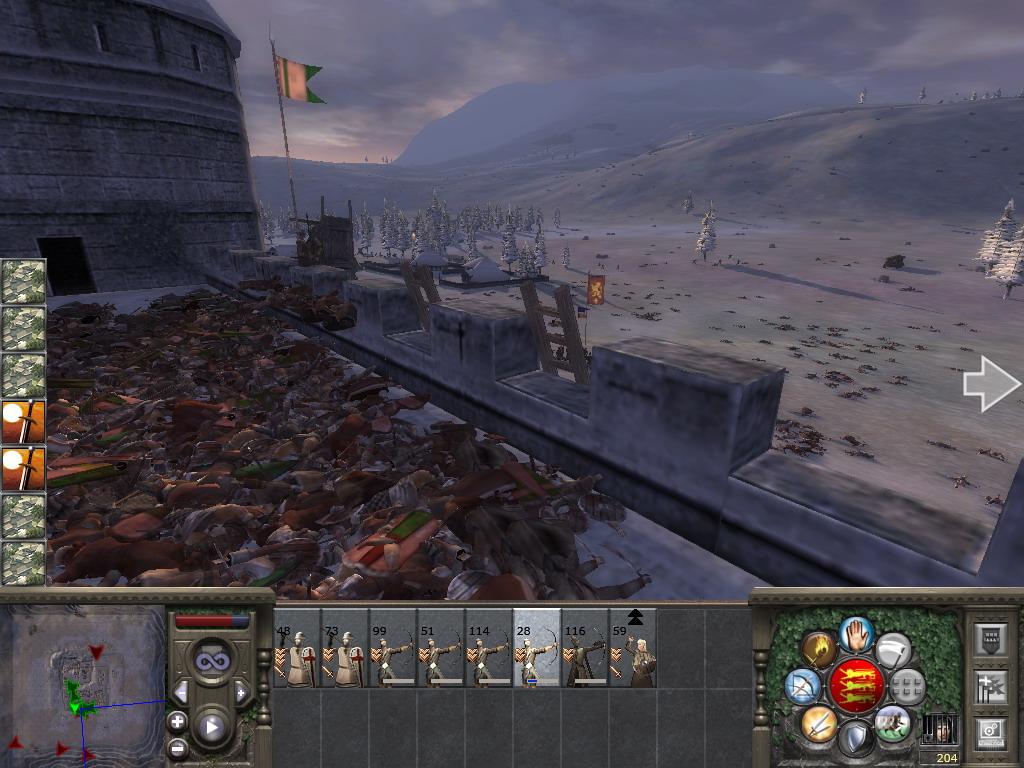Click the large arrow at the screen edge

991,385
